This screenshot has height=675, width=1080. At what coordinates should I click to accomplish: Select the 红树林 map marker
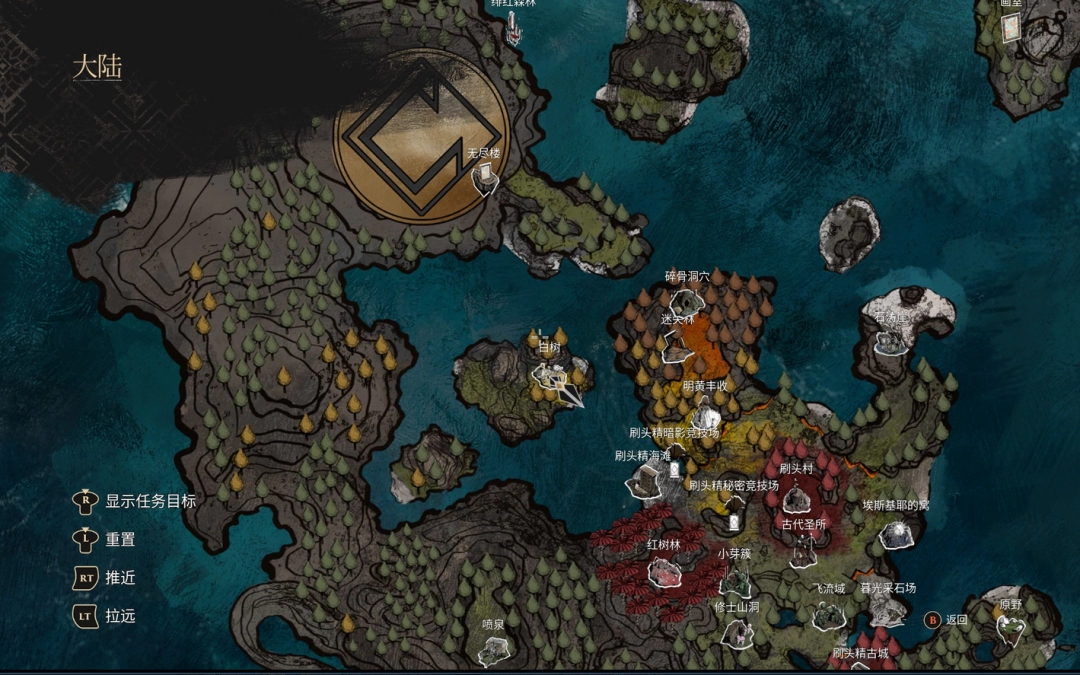click(x=664, y=572)
